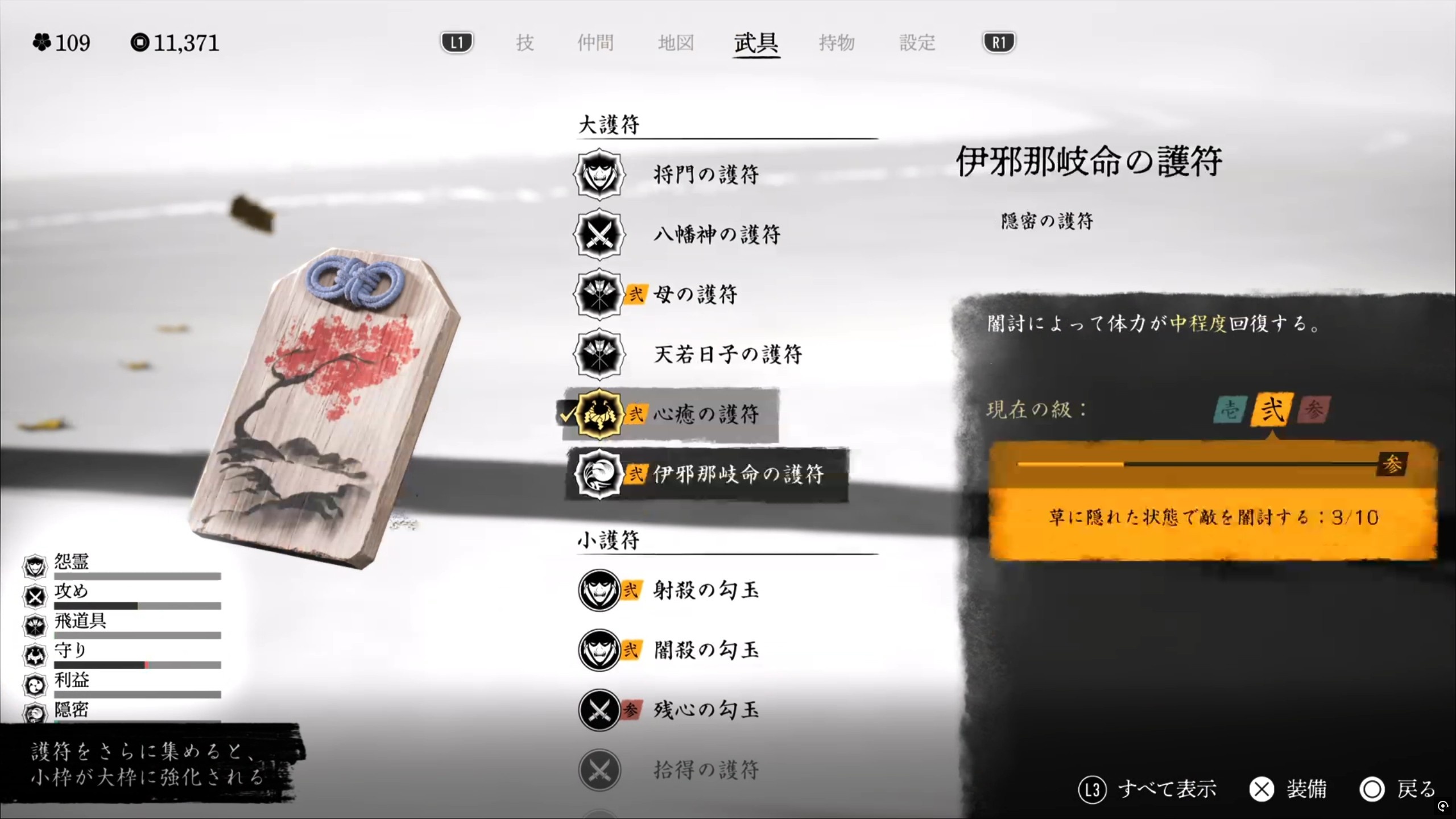This screenshot has height=819, width=1456.
Task: Select the 八幡神の護符 charm icon
Action: tap(599, 235)
